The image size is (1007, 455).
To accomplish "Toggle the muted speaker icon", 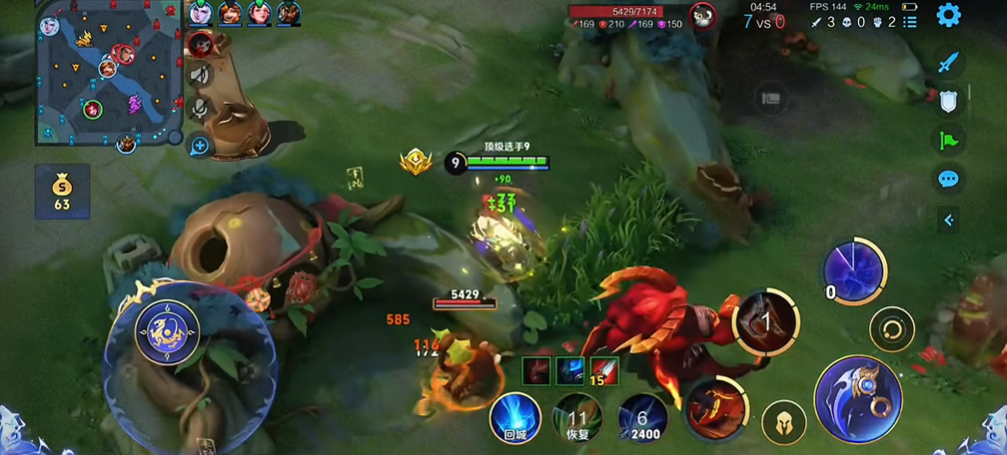I will point(200,75).
